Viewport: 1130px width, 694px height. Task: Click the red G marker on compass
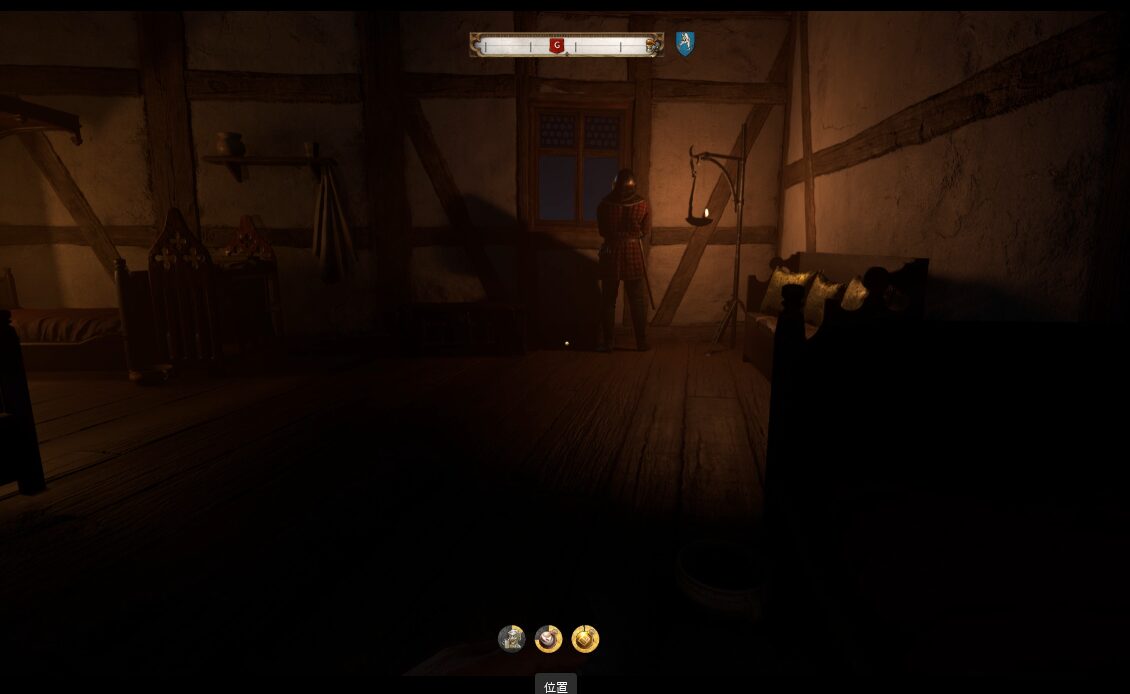click(557, 45)
